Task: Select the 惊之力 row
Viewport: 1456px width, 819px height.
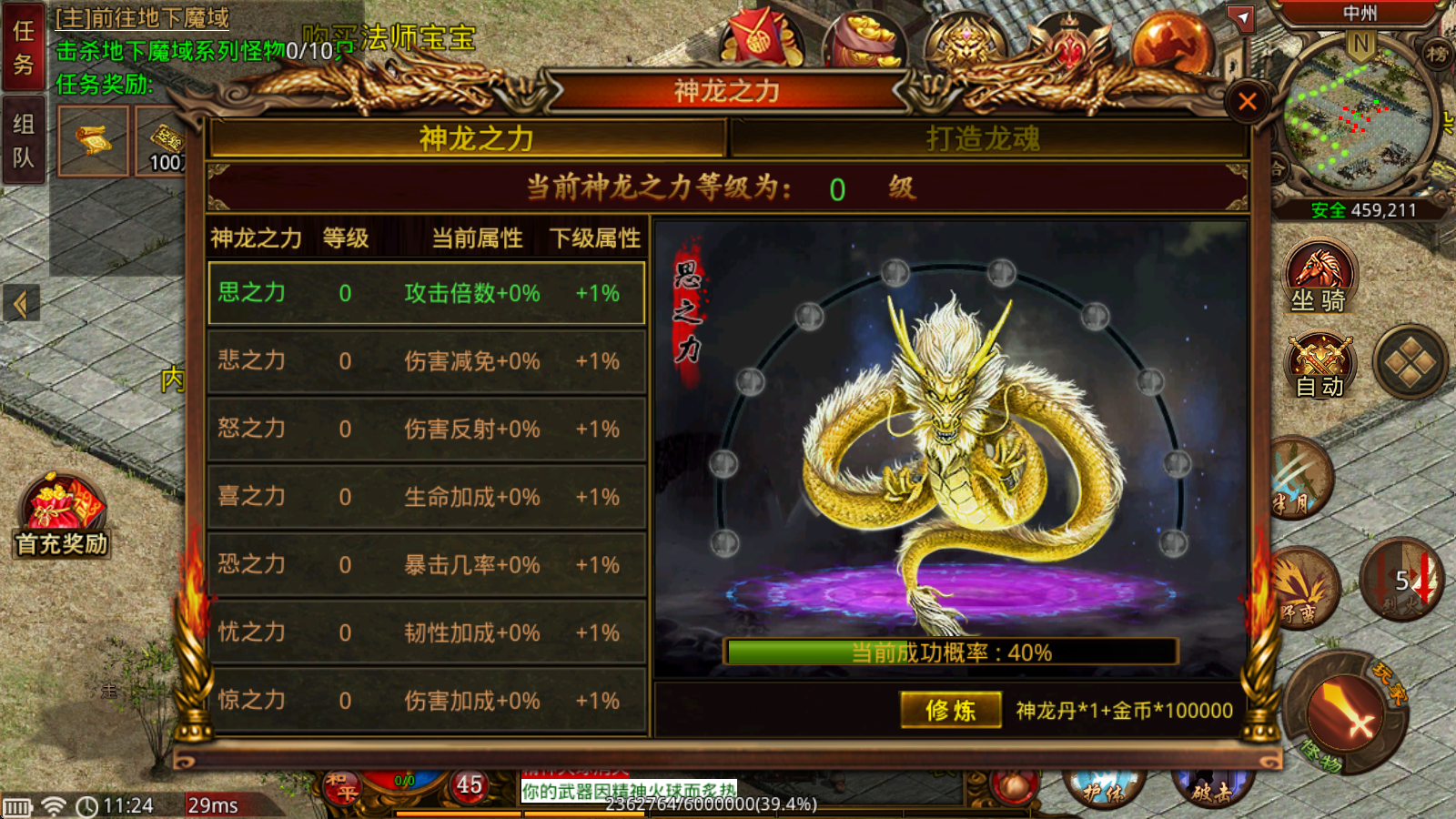Action: [426, 701]
